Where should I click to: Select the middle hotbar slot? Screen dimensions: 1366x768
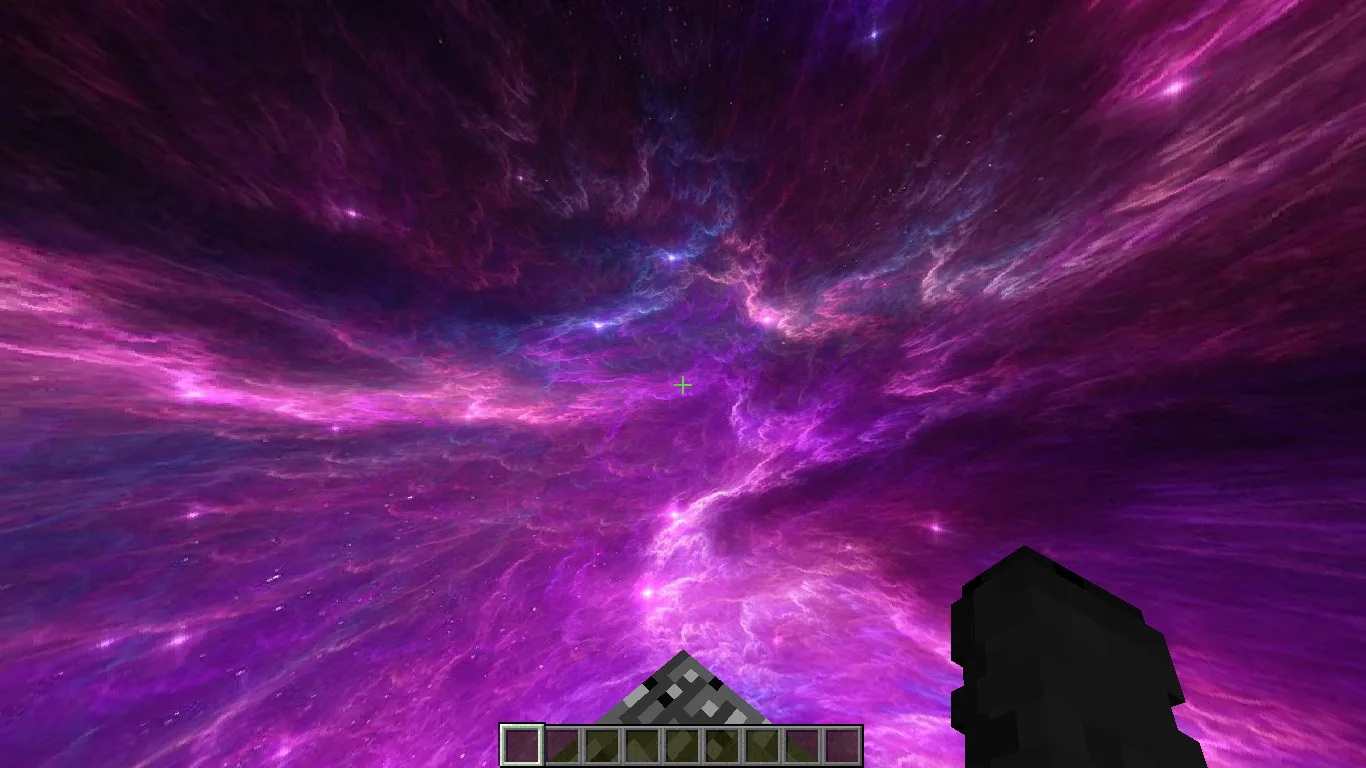click(682, 743)
